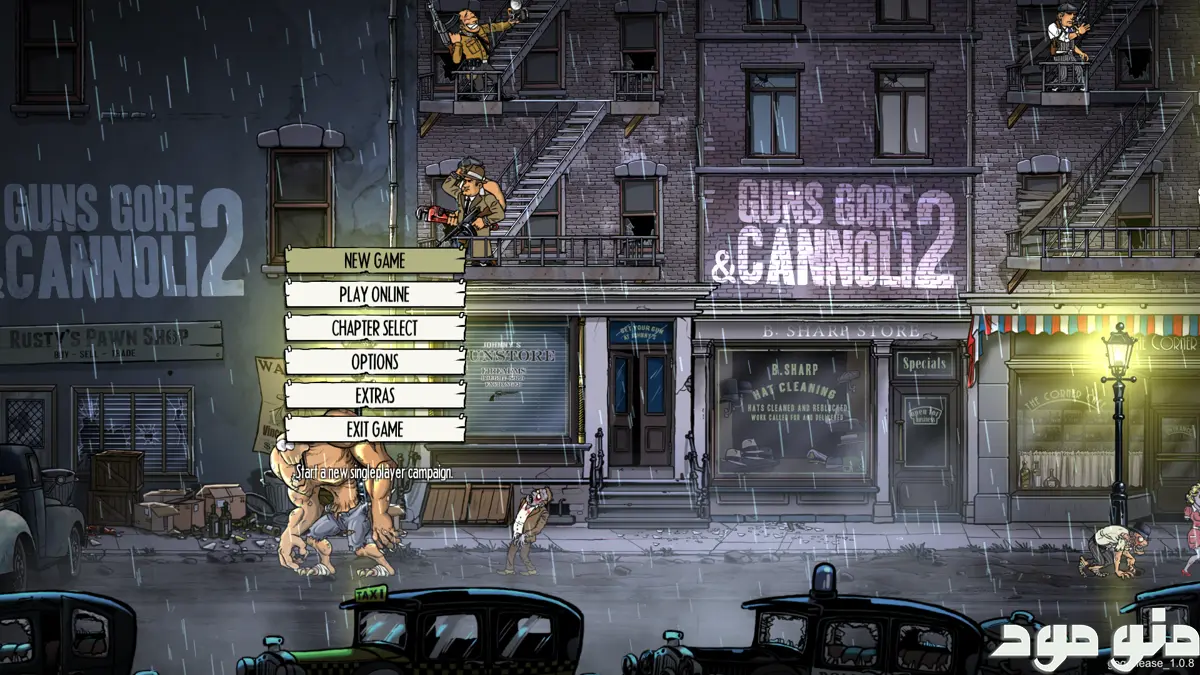Open the Options menu
The width and height of the screenshot is (1200, 675).
[x=375, y=362]
